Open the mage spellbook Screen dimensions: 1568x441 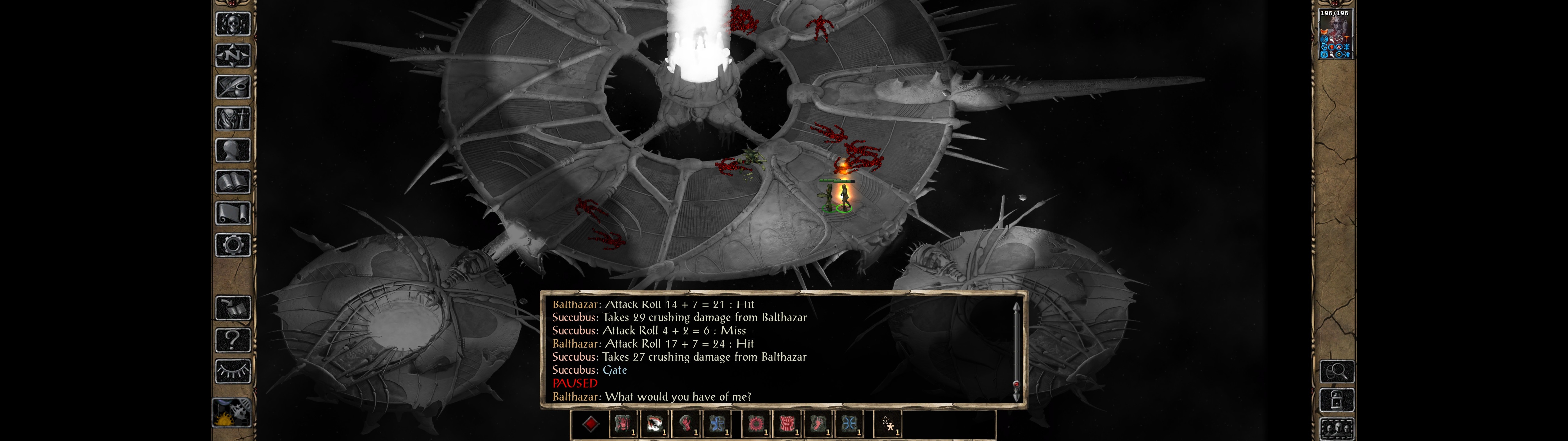pos(232,182)
